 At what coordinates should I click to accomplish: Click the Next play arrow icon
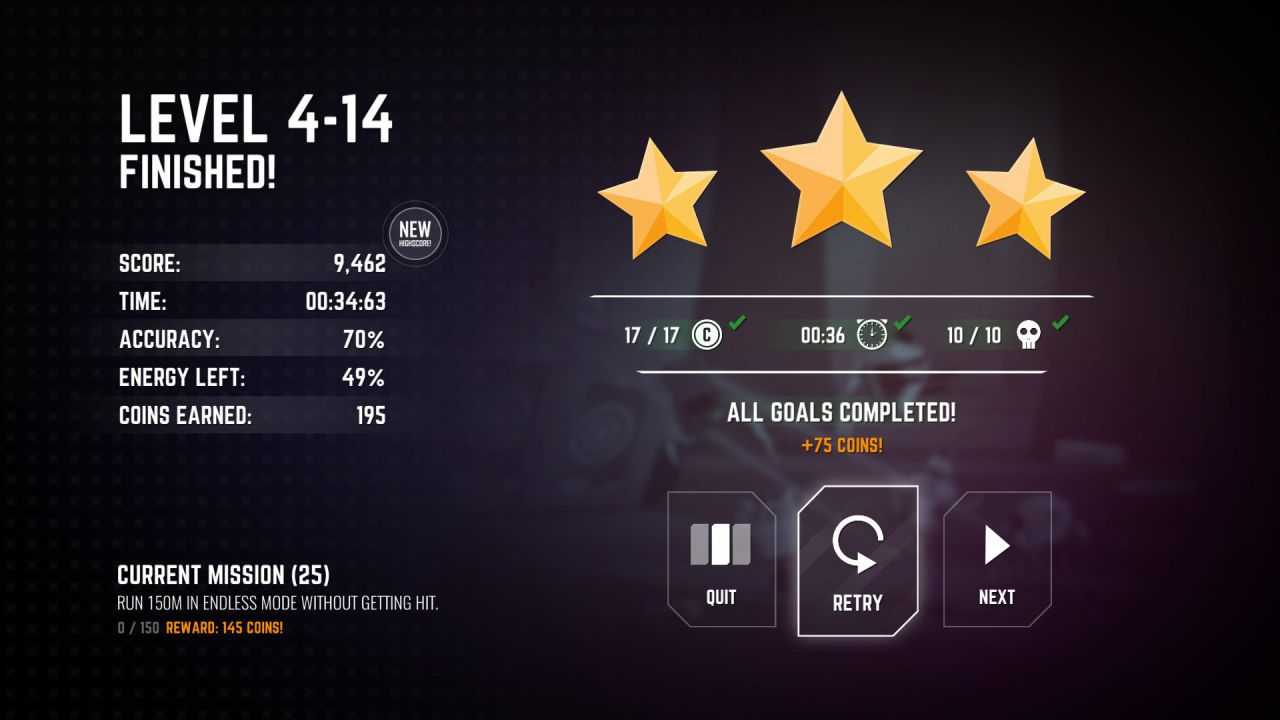pos(996,545)
